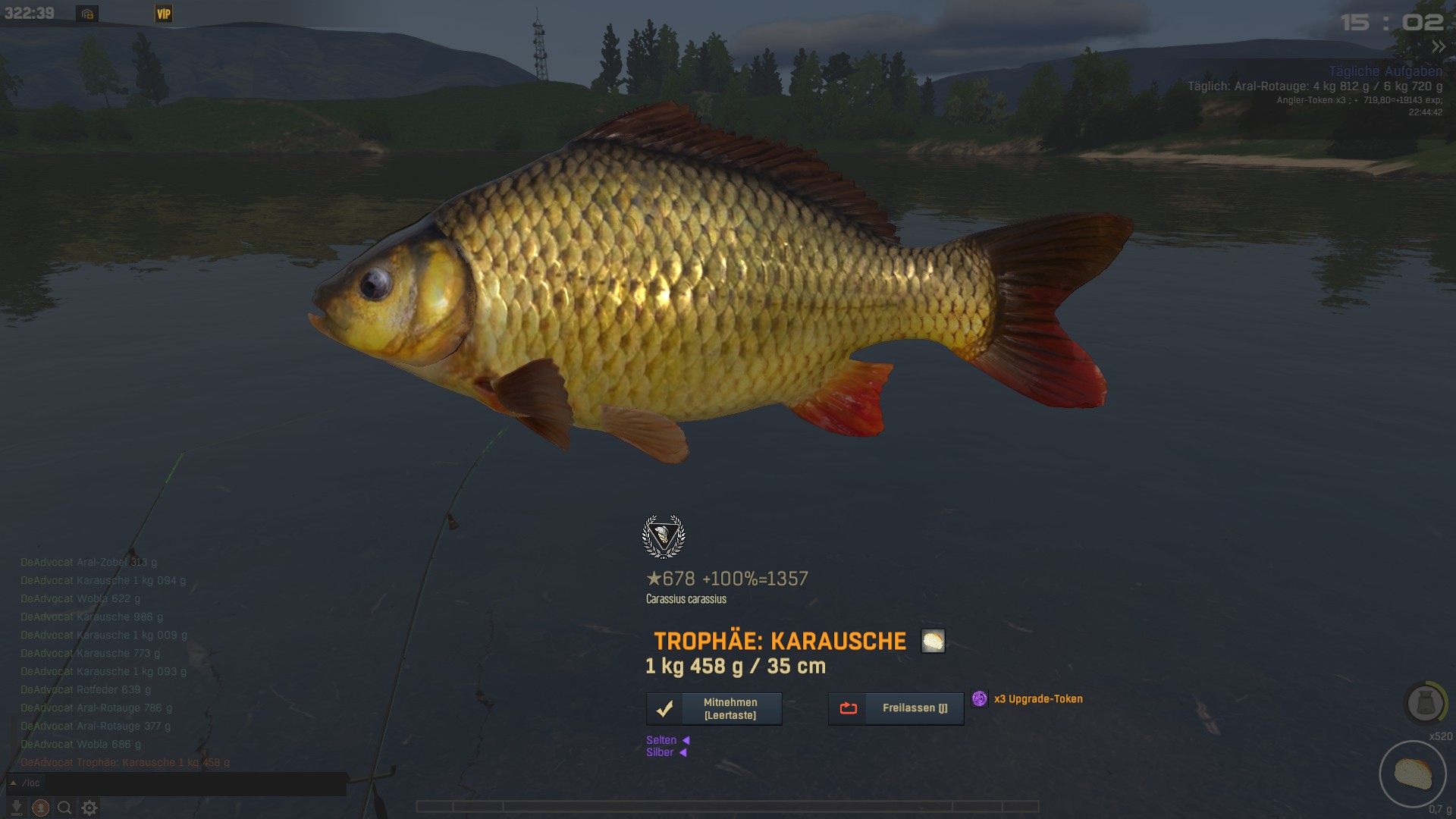Open the storage box icon beside the timer
Screen dimensions: 1456x819
(x=87, y=14)
